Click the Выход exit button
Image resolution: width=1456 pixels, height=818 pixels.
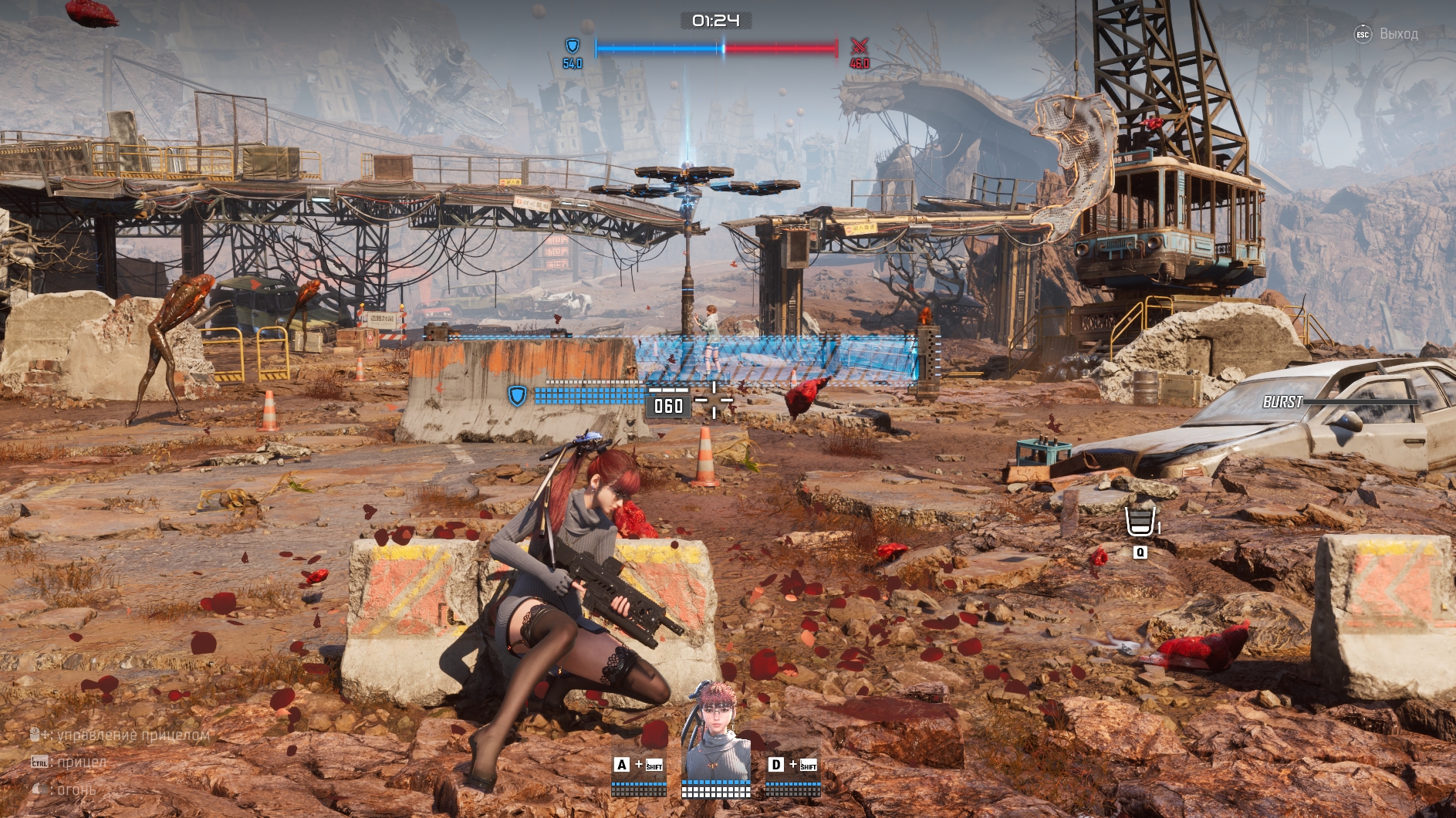tap(1387, 34)
